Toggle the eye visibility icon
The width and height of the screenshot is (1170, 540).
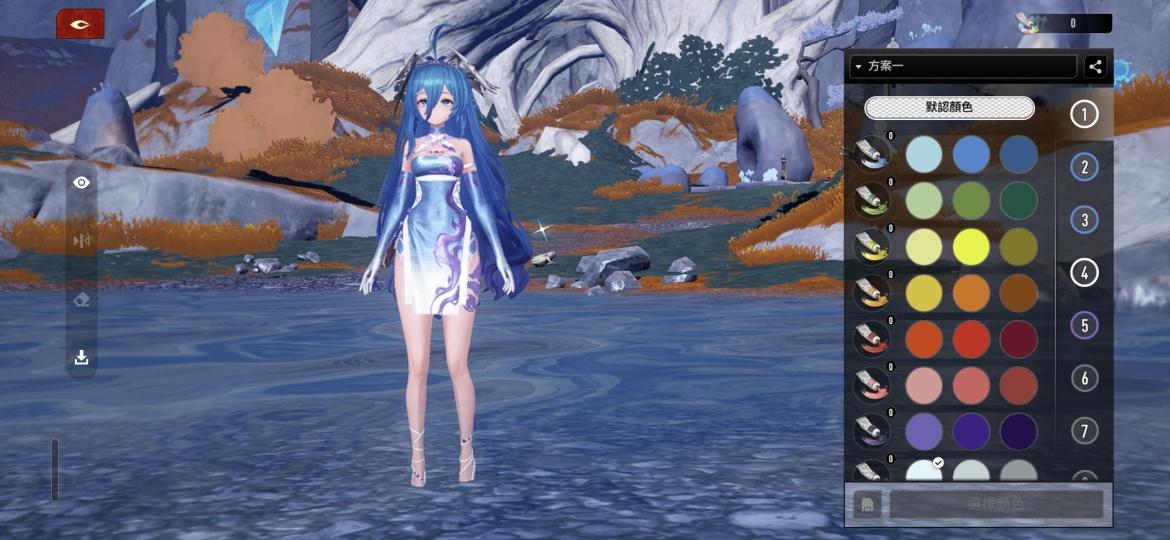pos(82,182)
